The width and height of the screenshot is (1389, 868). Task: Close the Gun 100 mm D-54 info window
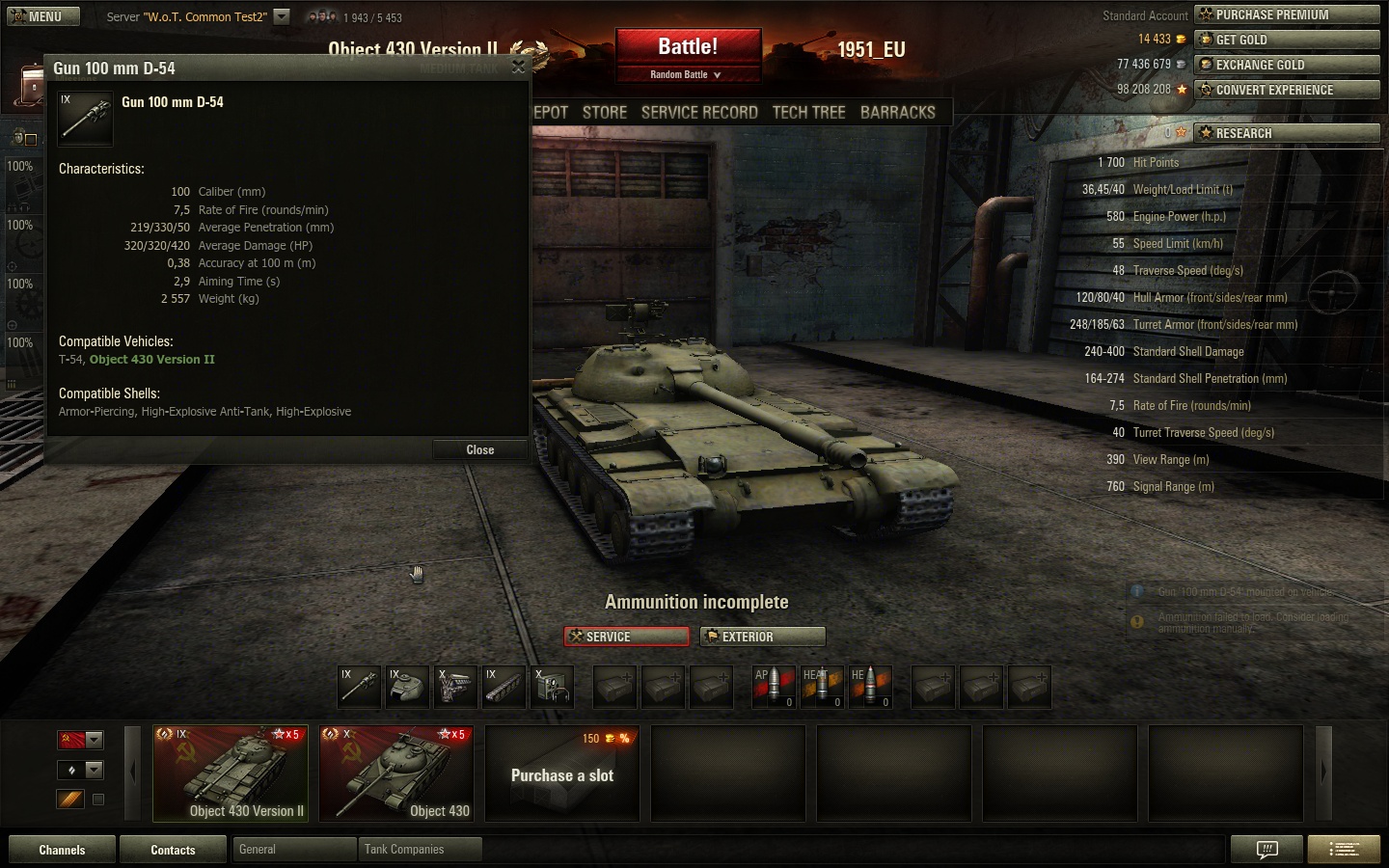(x=479, y=449)
